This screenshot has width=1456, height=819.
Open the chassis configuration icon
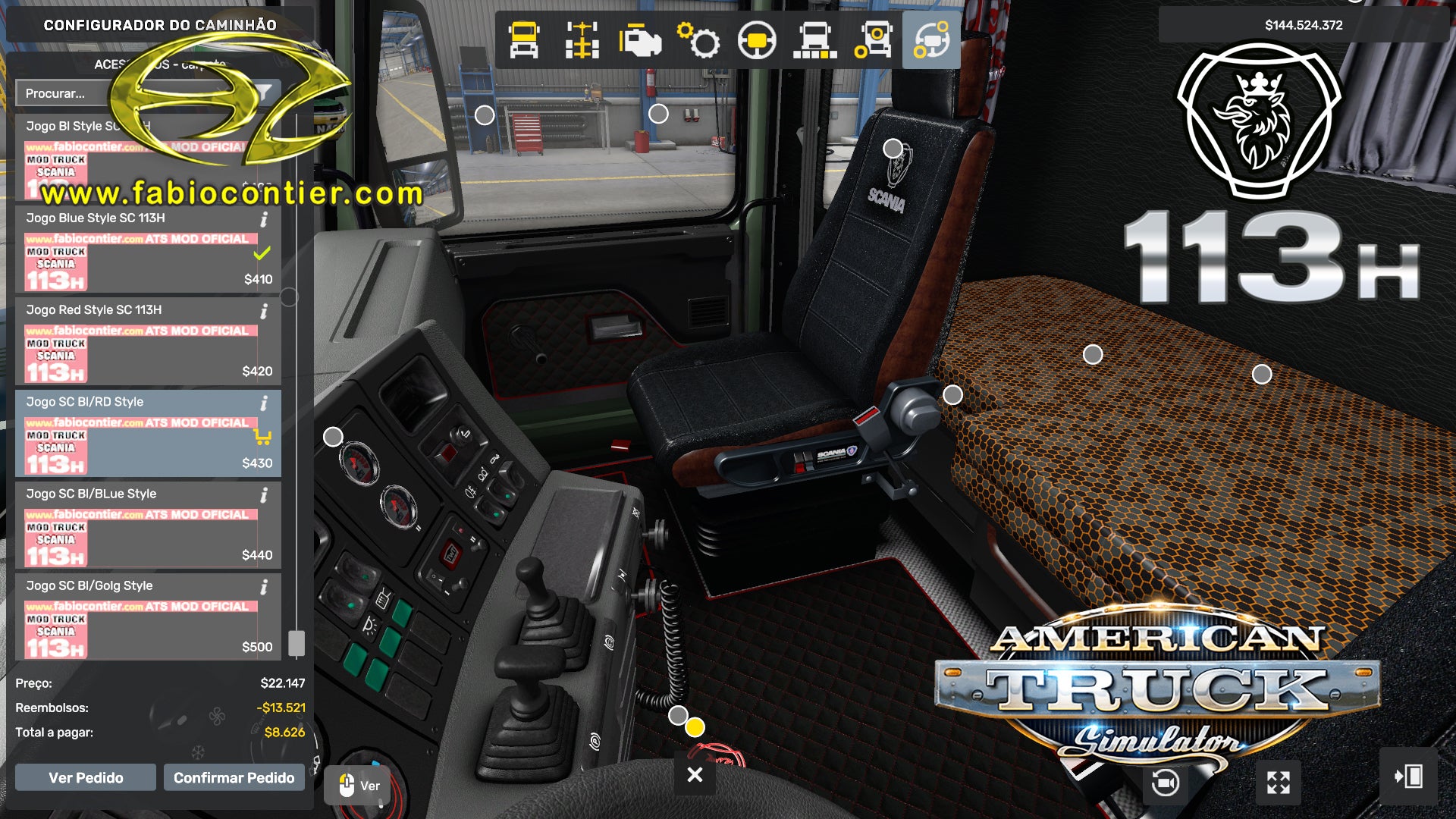(x=580, y=42)
